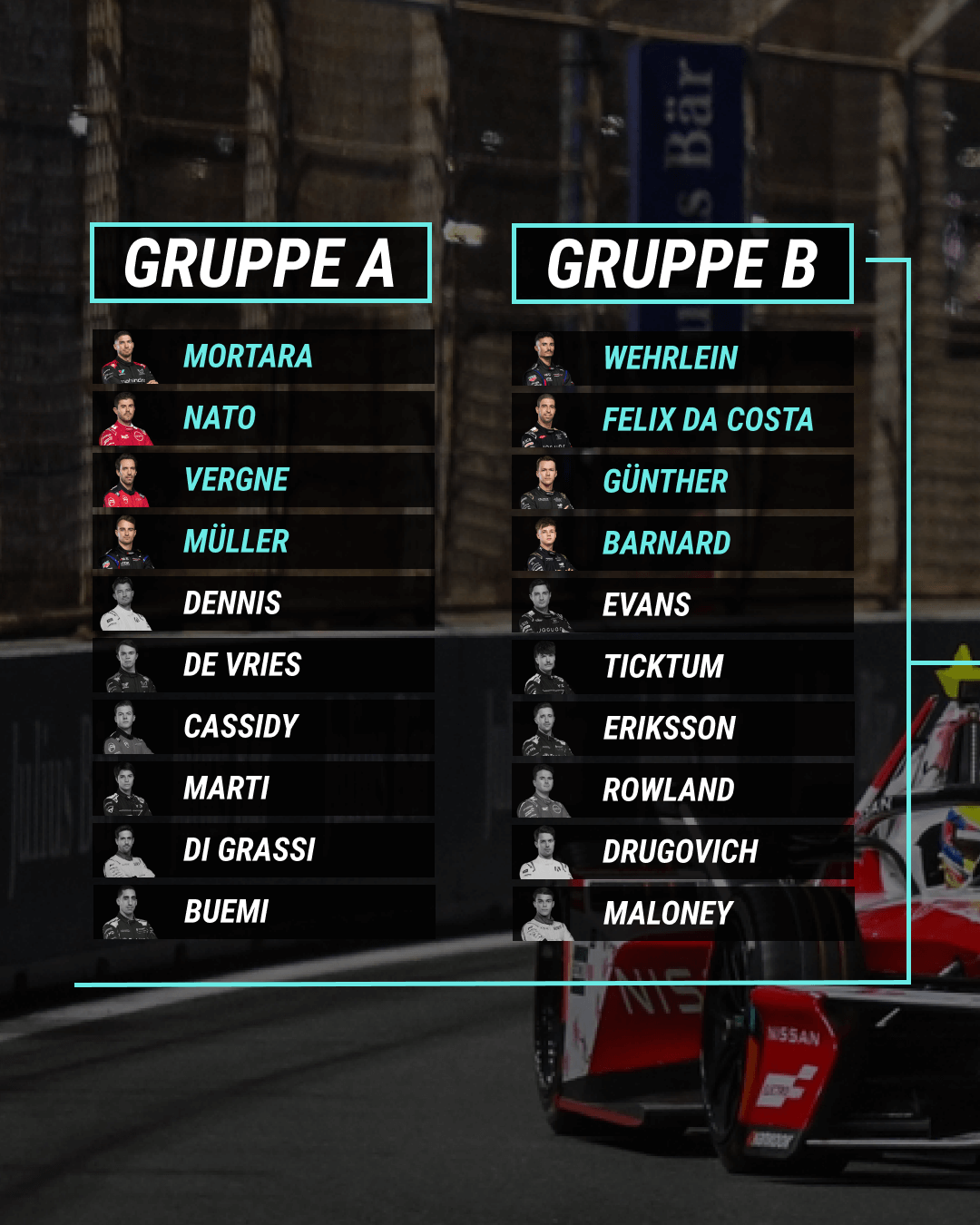Choose driver Nato from the list

tap(263, 418)
